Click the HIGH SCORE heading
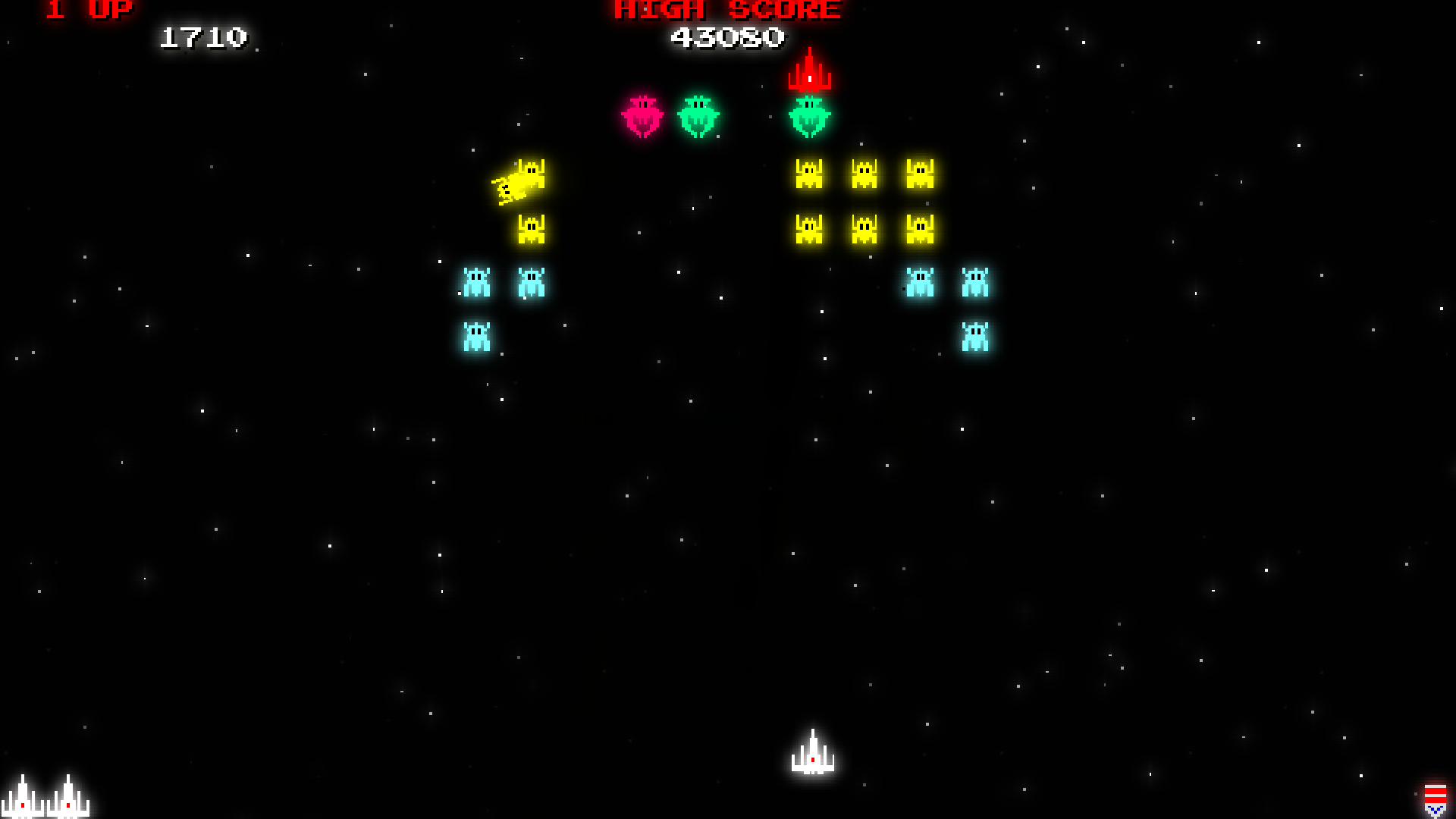This screenshot has width=1456, height=819. click(726, 11)
